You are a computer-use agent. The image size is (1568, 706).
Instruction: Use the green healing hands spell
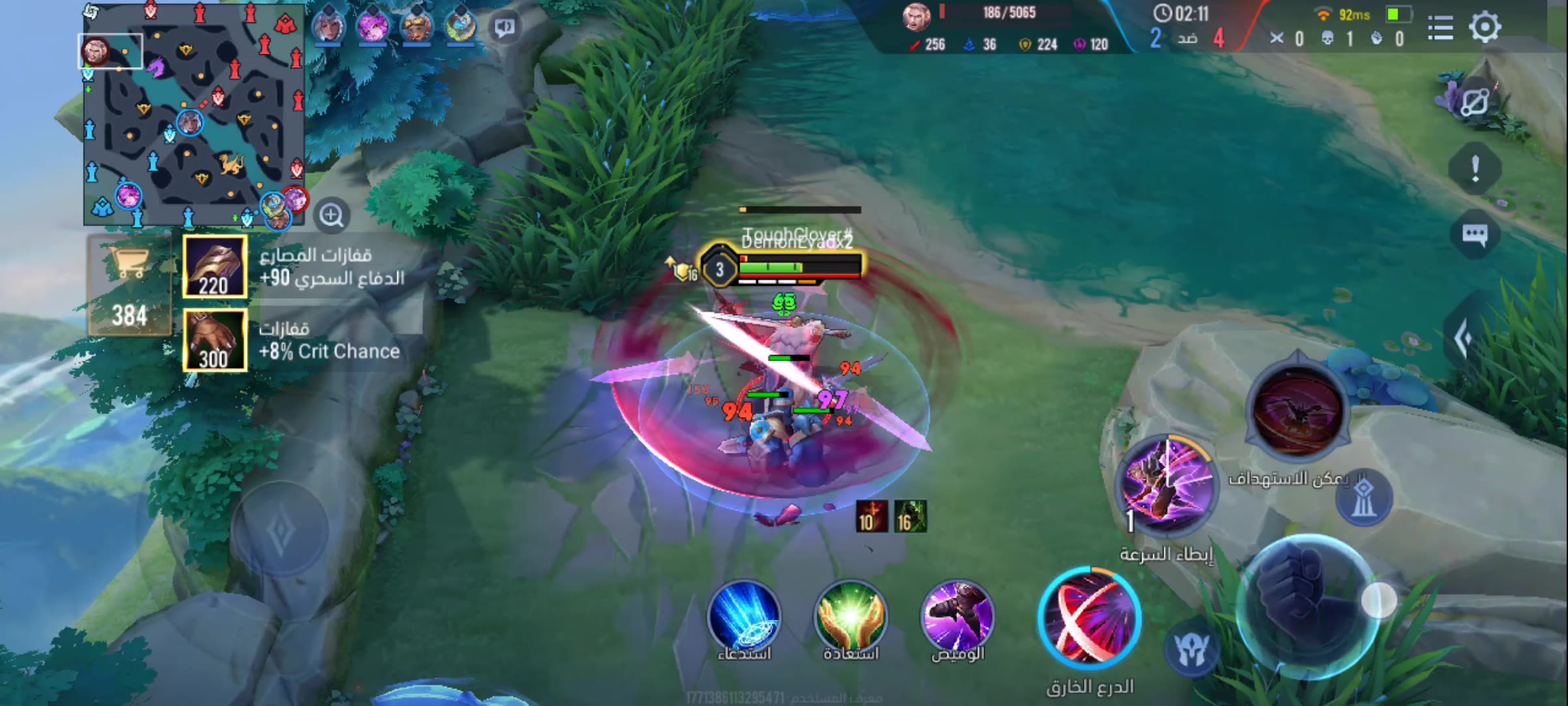850,617
